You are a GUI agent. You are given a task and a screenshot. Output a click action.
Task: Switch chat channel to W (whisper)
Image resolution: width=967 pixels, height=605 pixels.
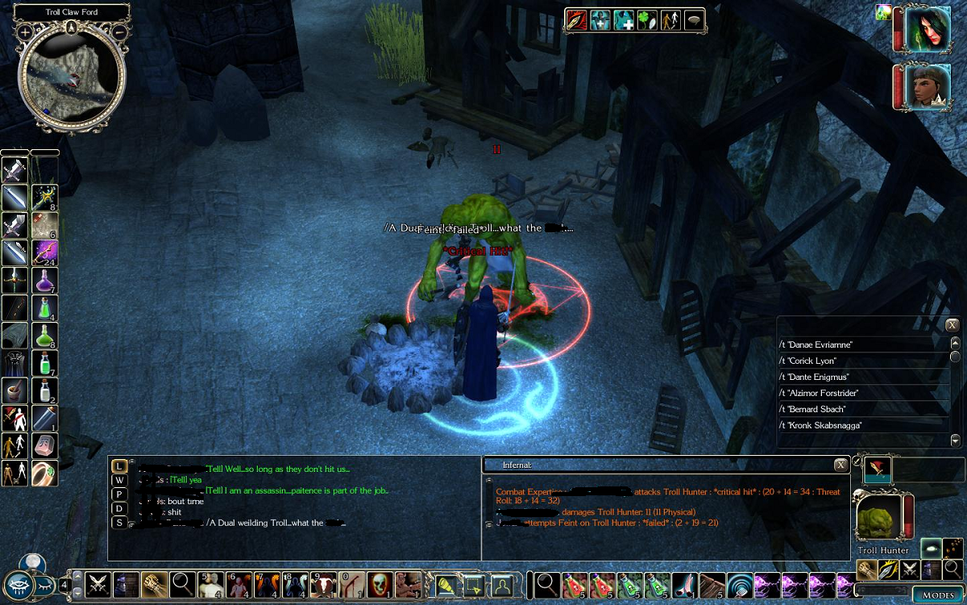(x=119, y=480)
